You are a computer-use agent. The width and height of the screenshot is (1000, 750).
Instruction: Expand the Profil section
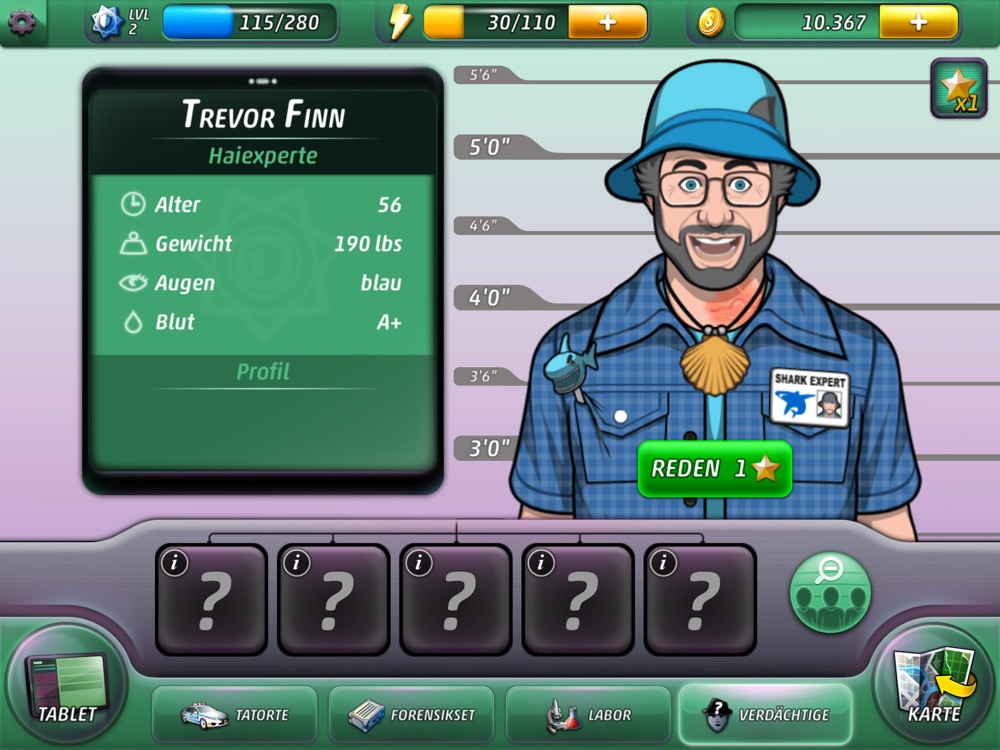coord(263,372)
